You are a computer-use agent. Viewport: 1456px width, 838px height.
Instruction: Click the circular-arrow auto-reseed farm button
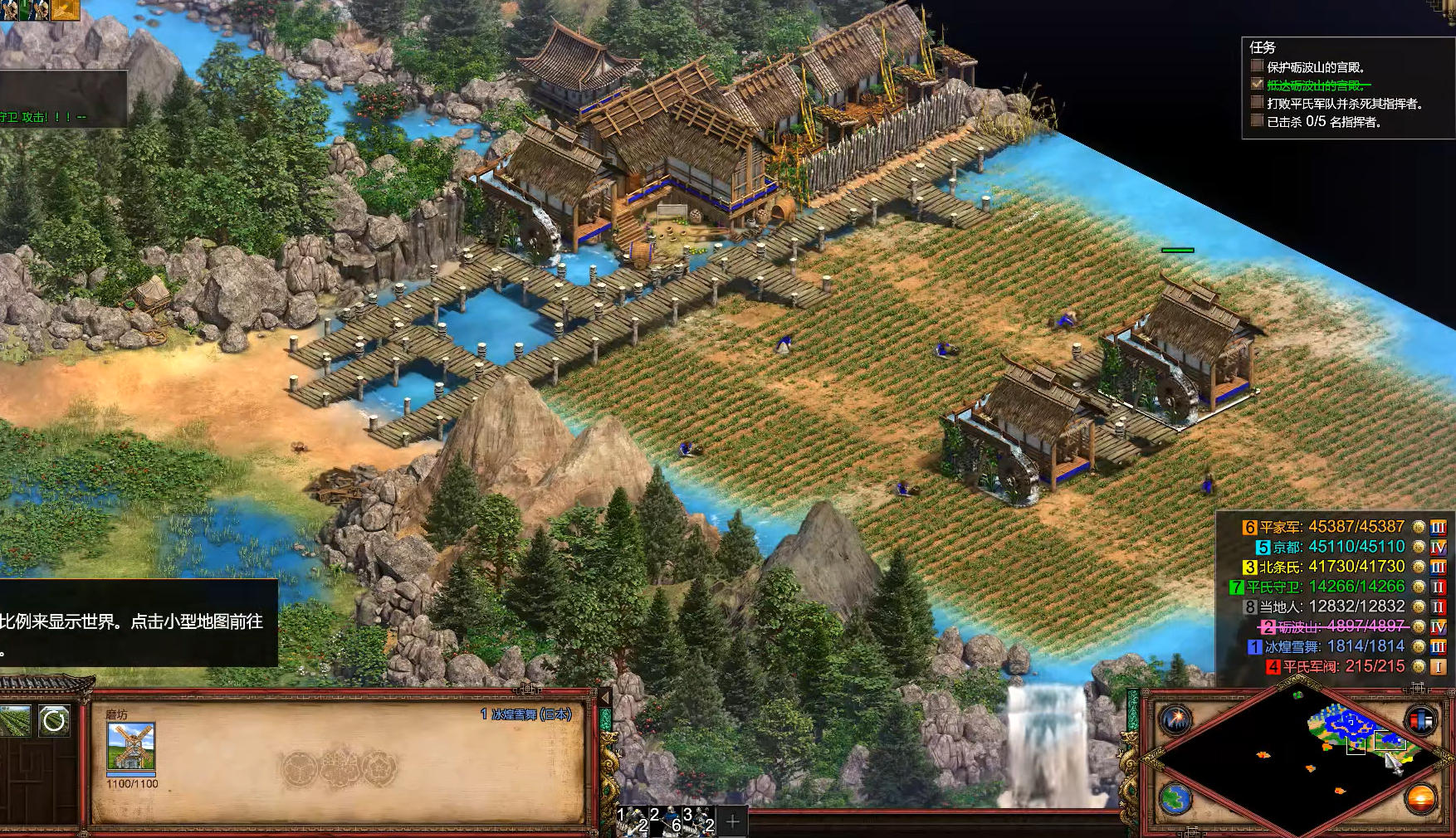coord(54,721)
